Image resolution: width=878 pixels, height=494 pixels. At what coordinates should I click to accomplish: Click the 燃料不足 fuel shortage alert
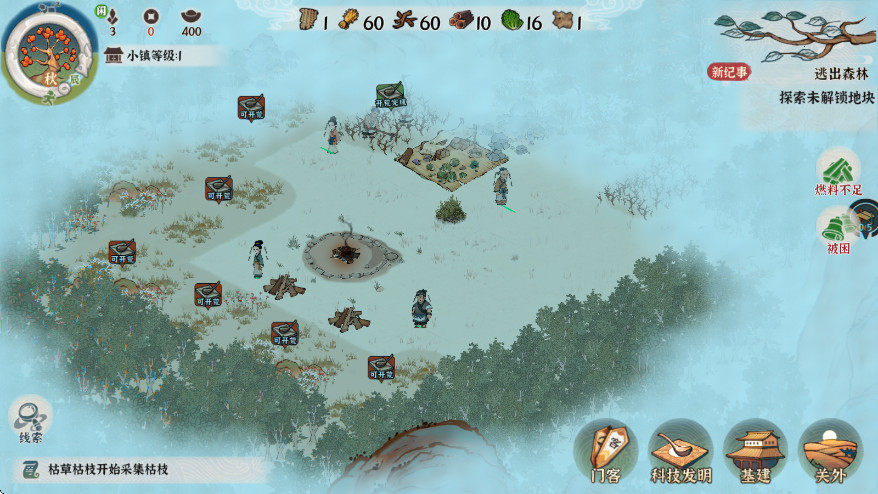[837, 170]
